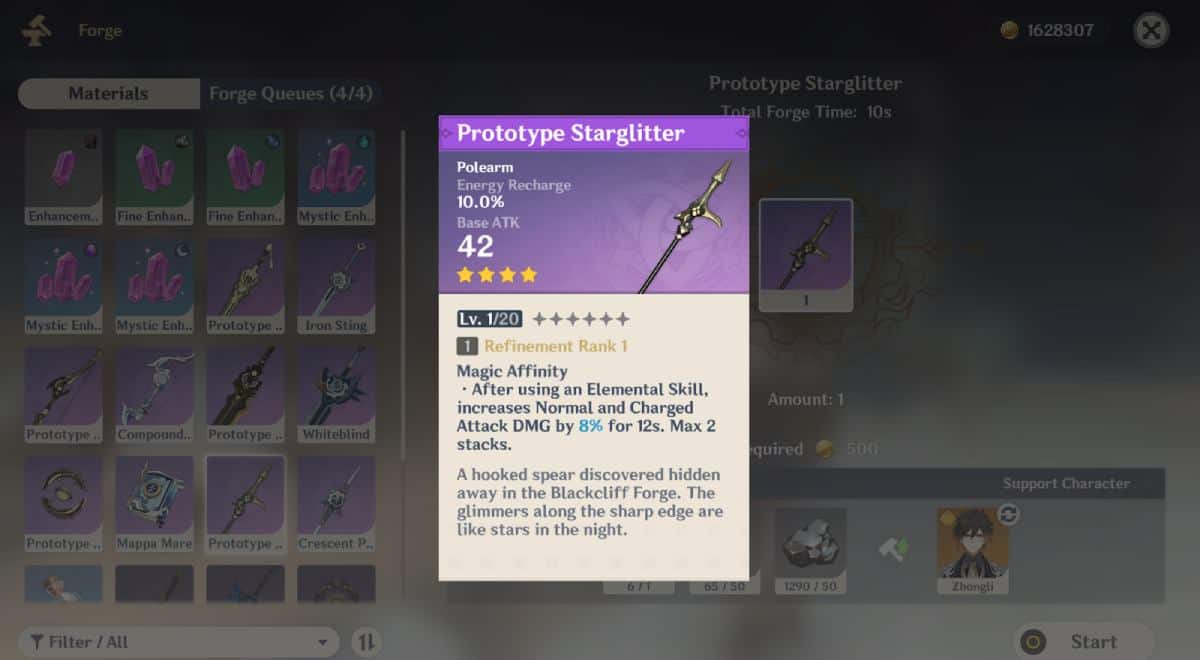The width and height of the screenshot is (1200, 660).
Task: Choose the Whiteblind claymore item
Action: (x=336, y=394)
